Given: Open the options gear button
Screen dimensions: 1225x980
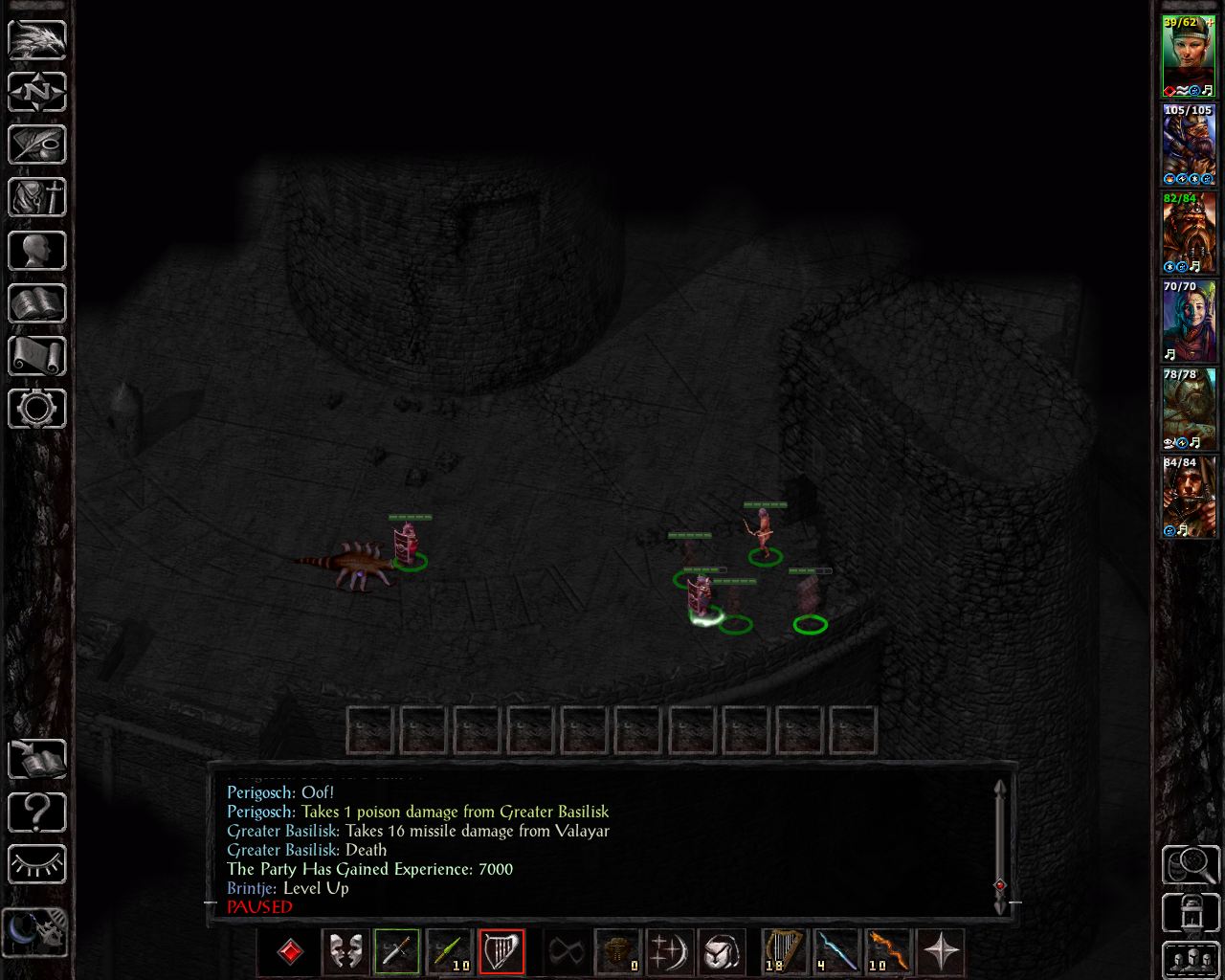Looking at the screenshot, I should 37,409.
